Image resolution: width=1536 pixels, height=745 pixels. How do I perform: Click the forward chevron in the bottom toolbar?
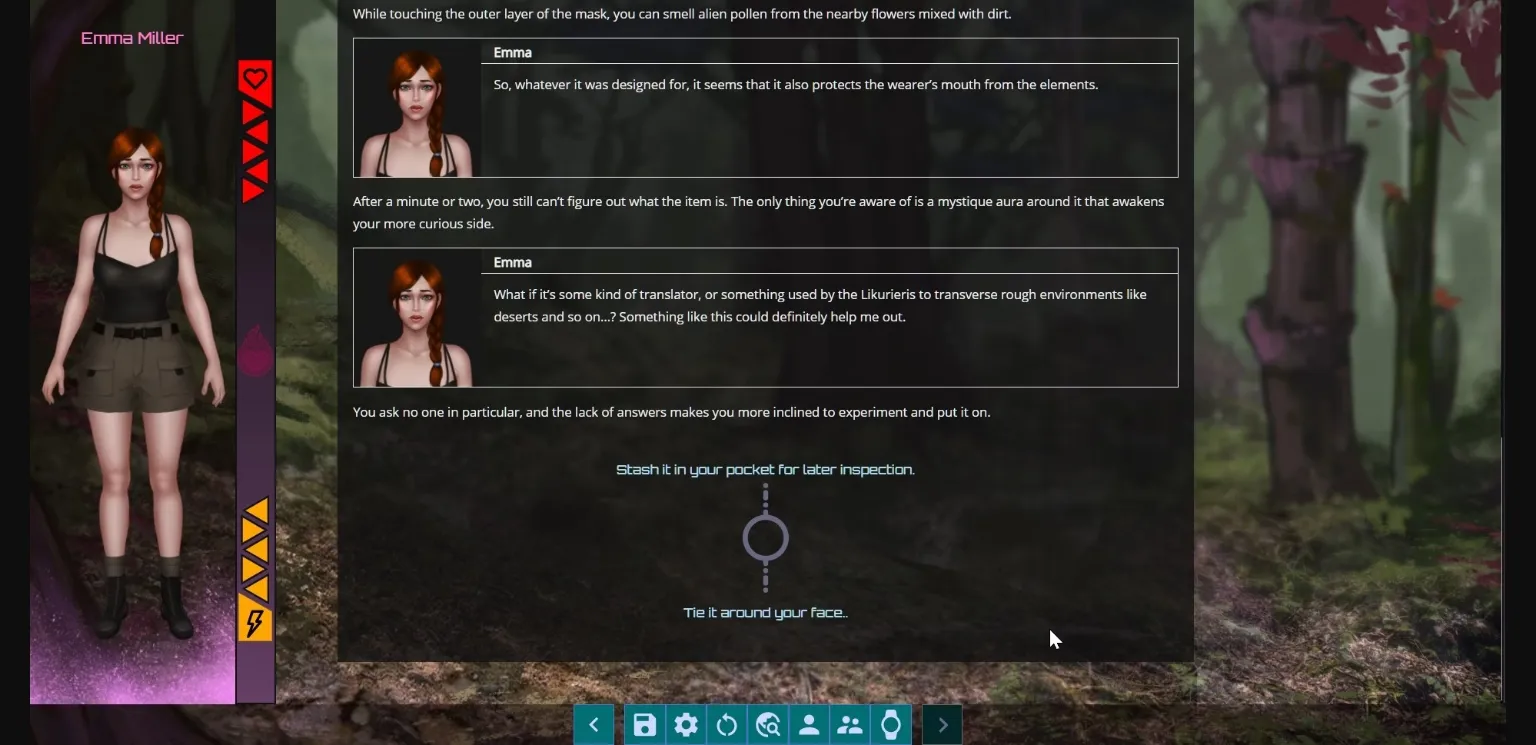pos(941,724)
